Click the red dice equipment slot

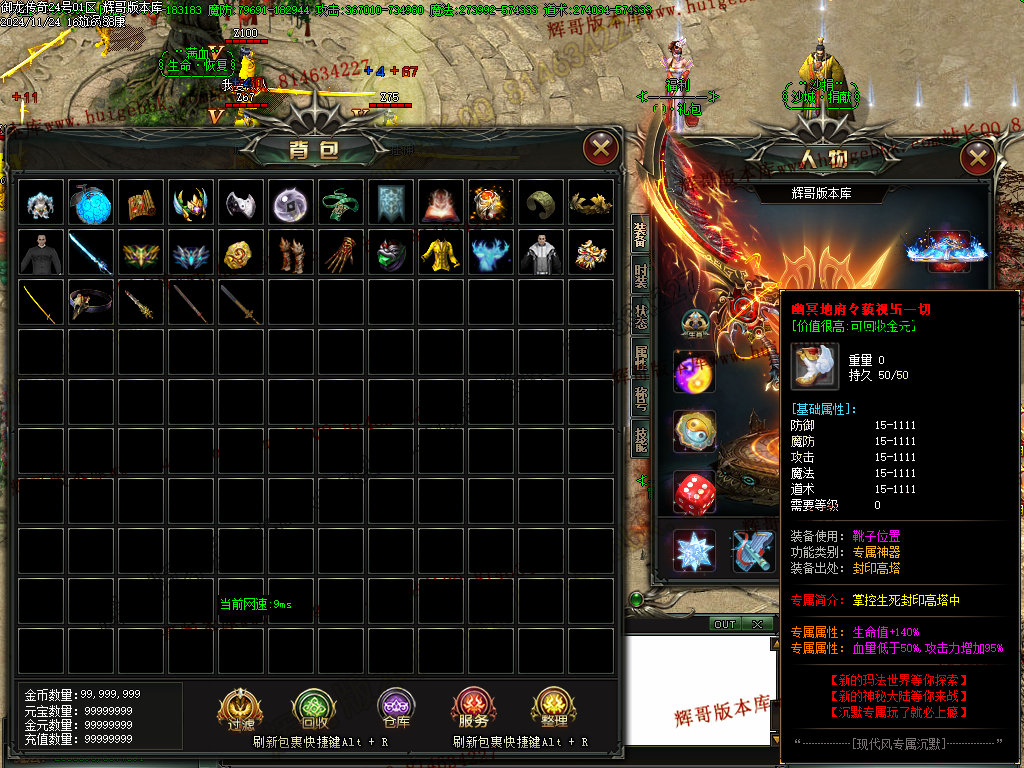click(693, 492)
